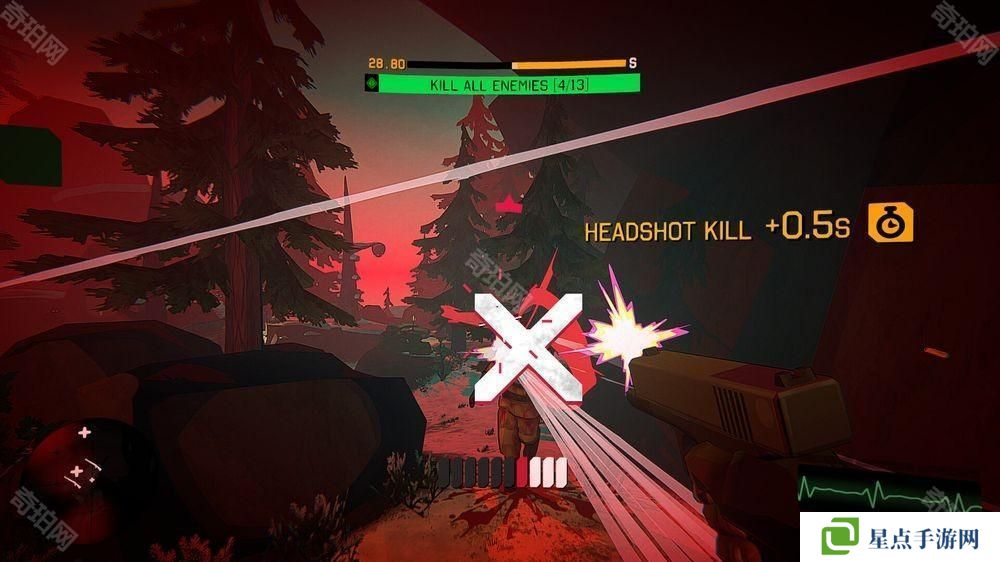
Task: Click the Kill All Enemies objective tracker
Action: [x=509, y=86]
